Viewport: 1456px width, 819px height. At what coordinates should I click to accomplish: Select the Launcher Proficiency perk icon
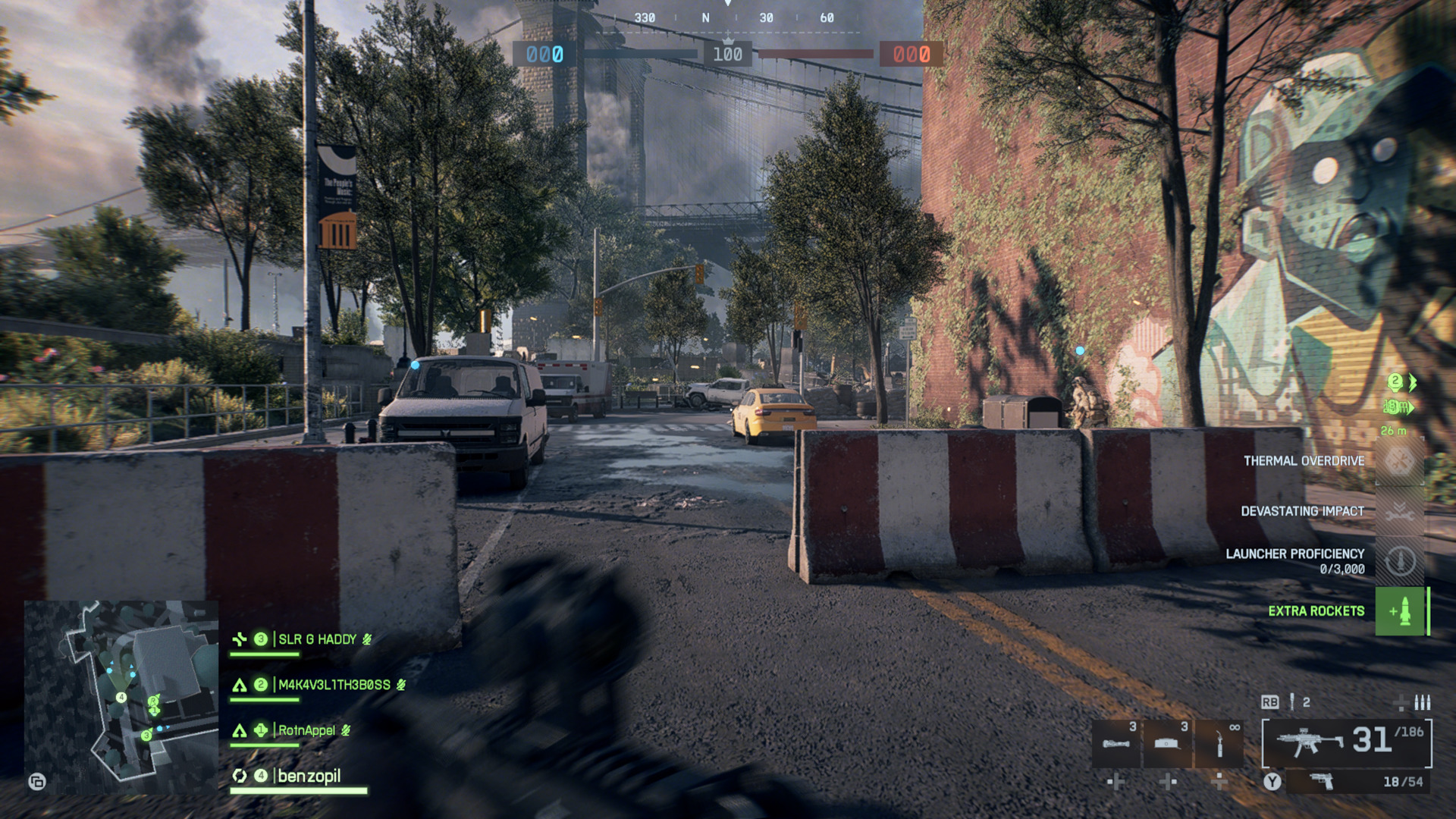coord(1400,561)
